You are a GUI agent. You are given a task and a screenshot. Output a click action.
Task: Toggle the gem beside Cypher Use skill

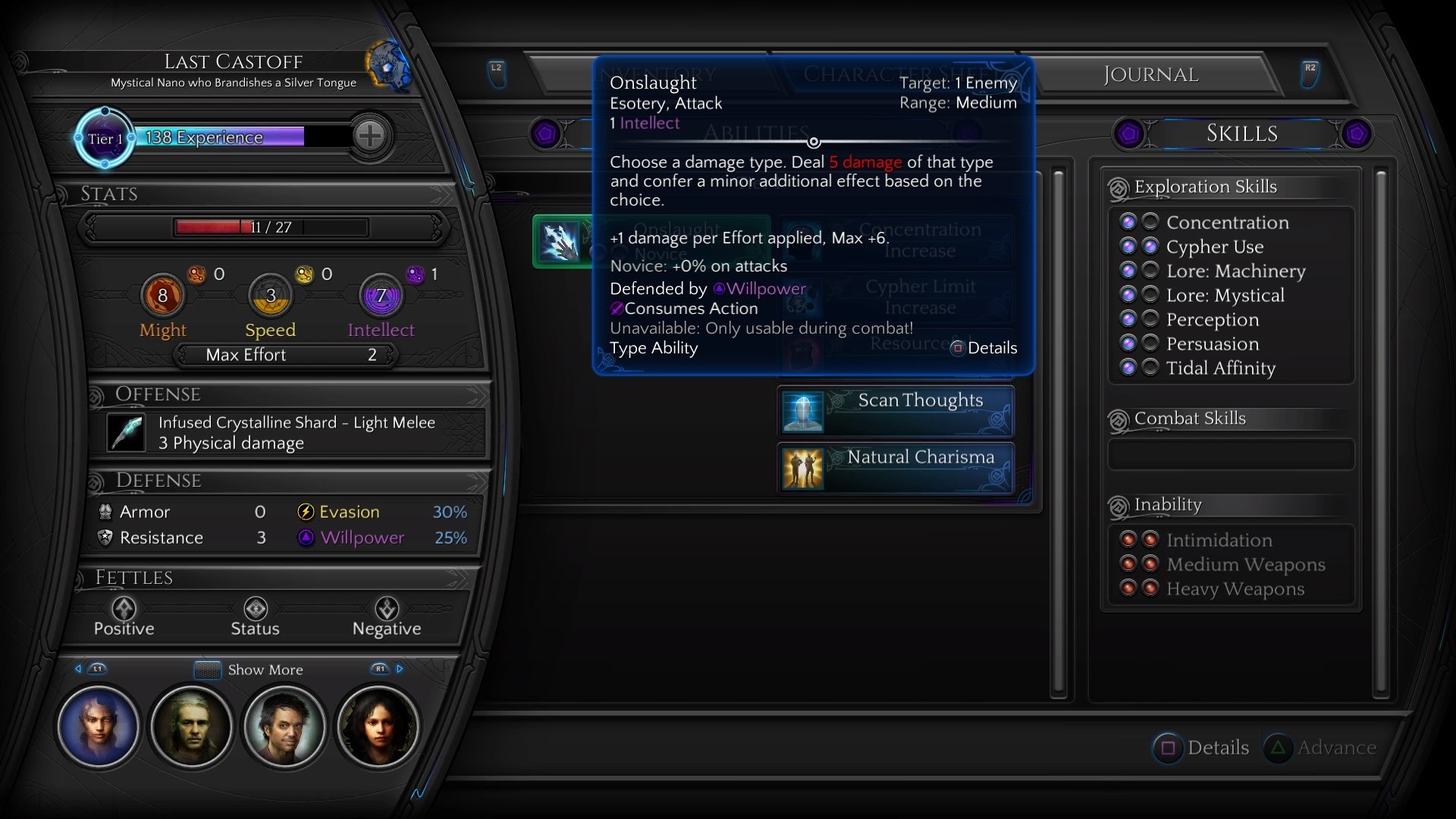pos(1129,246)
